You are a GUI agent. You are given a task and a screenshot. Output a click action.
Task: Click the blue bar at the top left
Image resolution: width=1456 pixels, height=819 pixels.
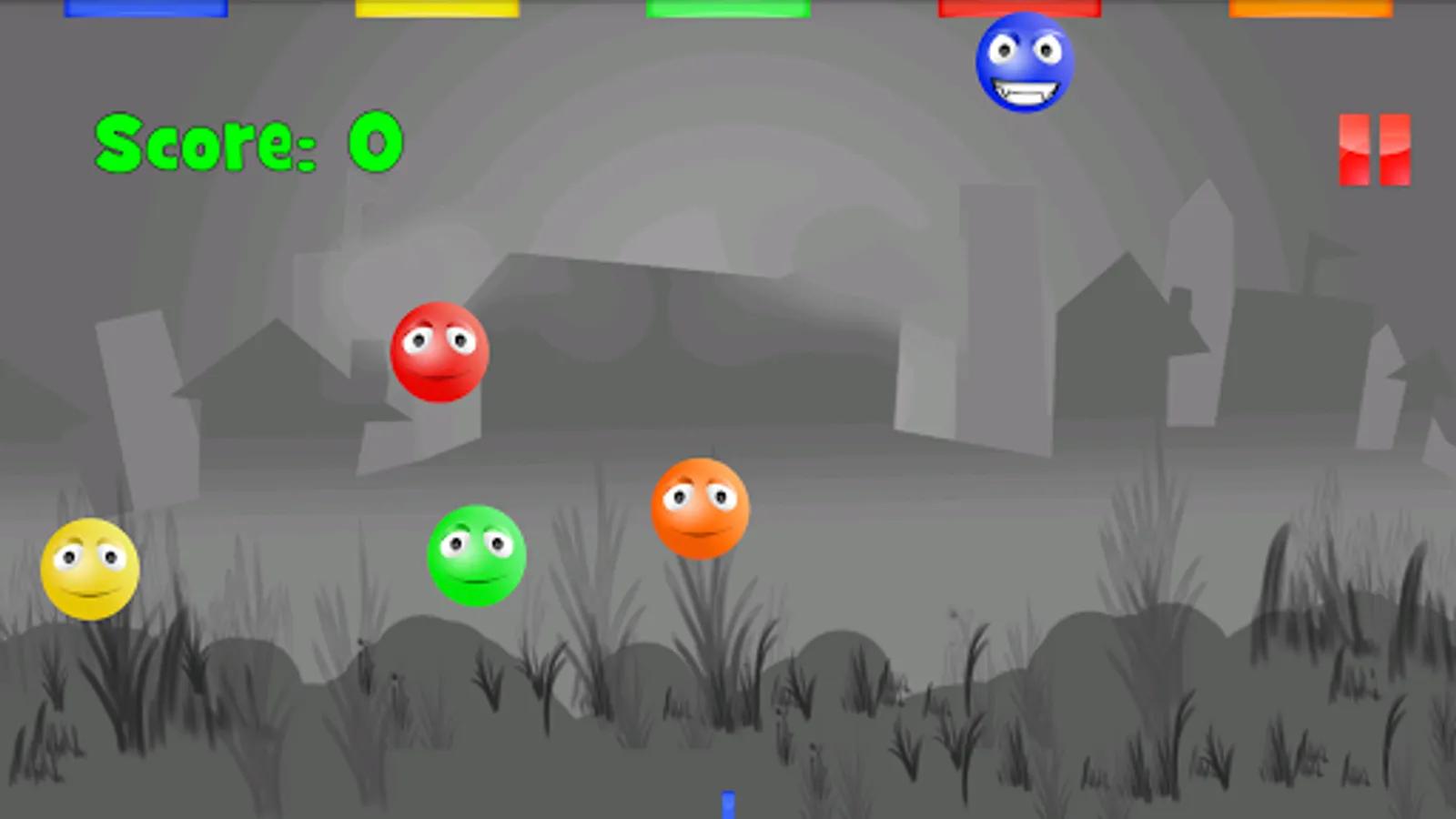point(146,7)
